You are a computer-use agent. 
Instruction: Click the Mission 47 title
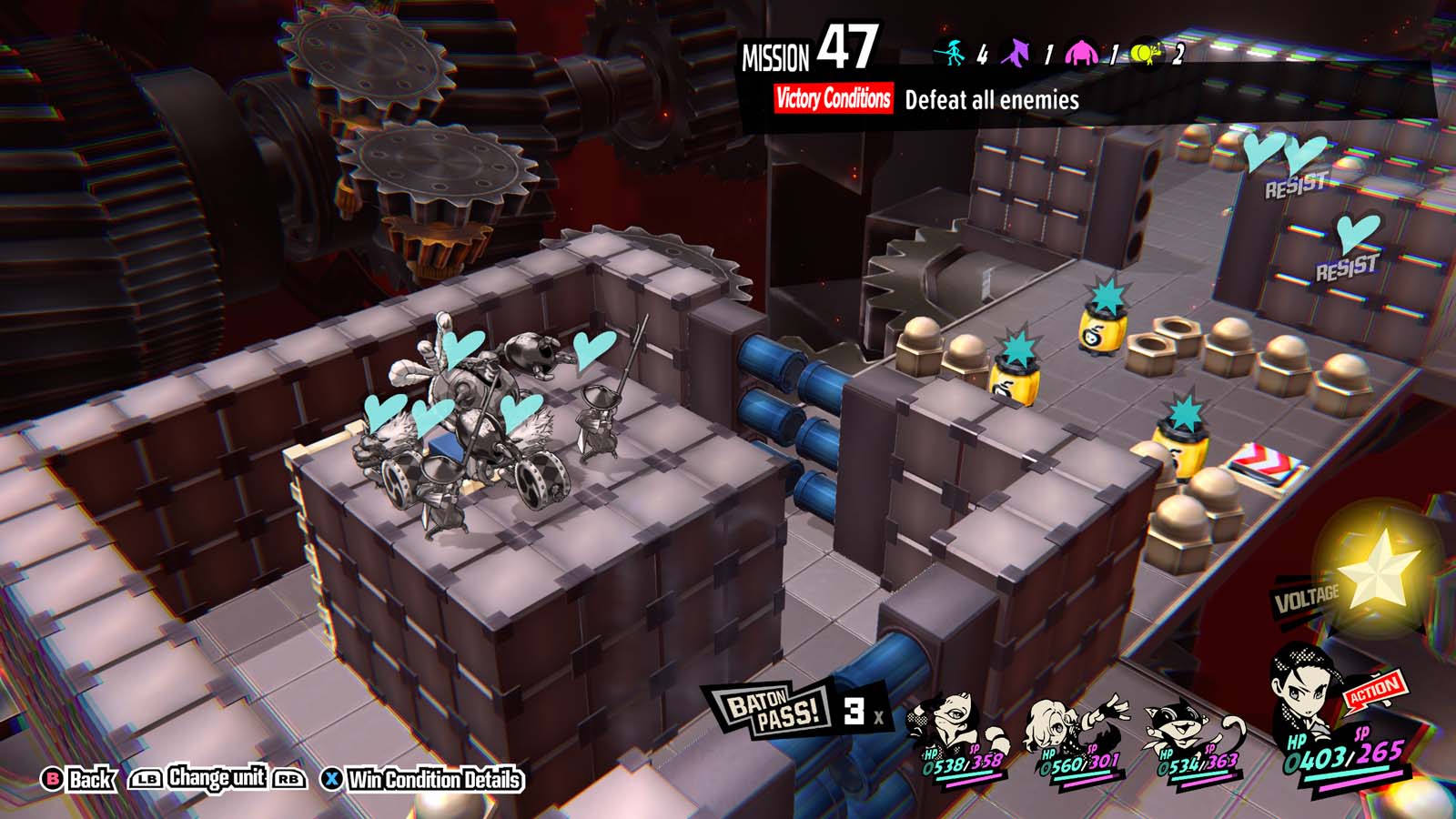coord(808,50)
